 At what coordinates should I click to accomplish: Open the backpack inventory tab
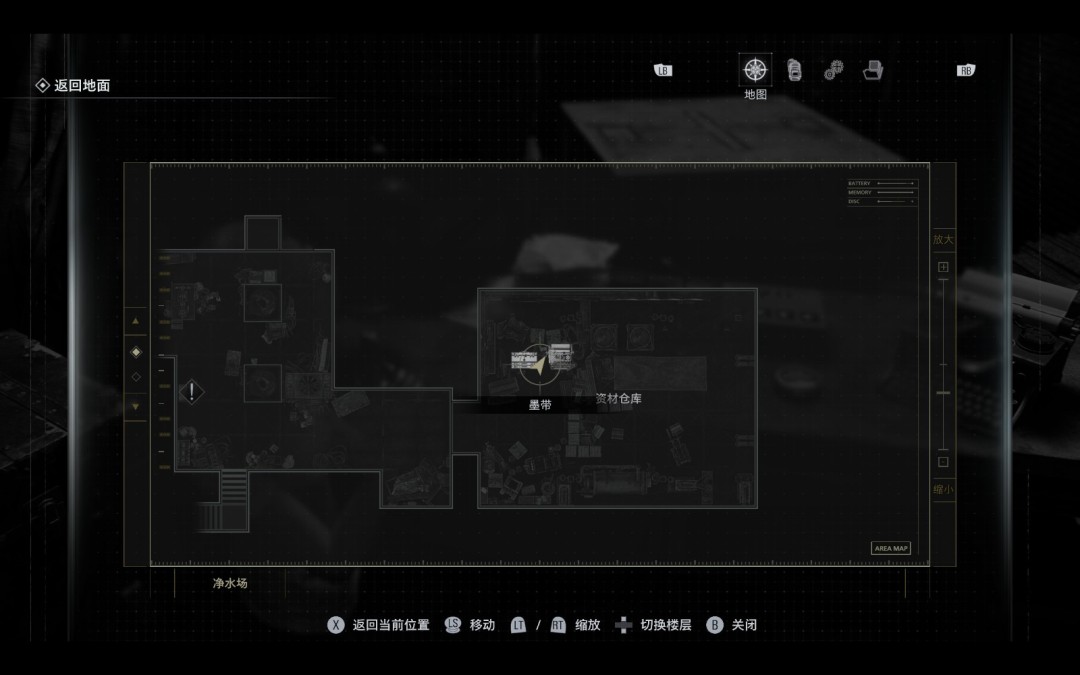click(x=794, y=69)
